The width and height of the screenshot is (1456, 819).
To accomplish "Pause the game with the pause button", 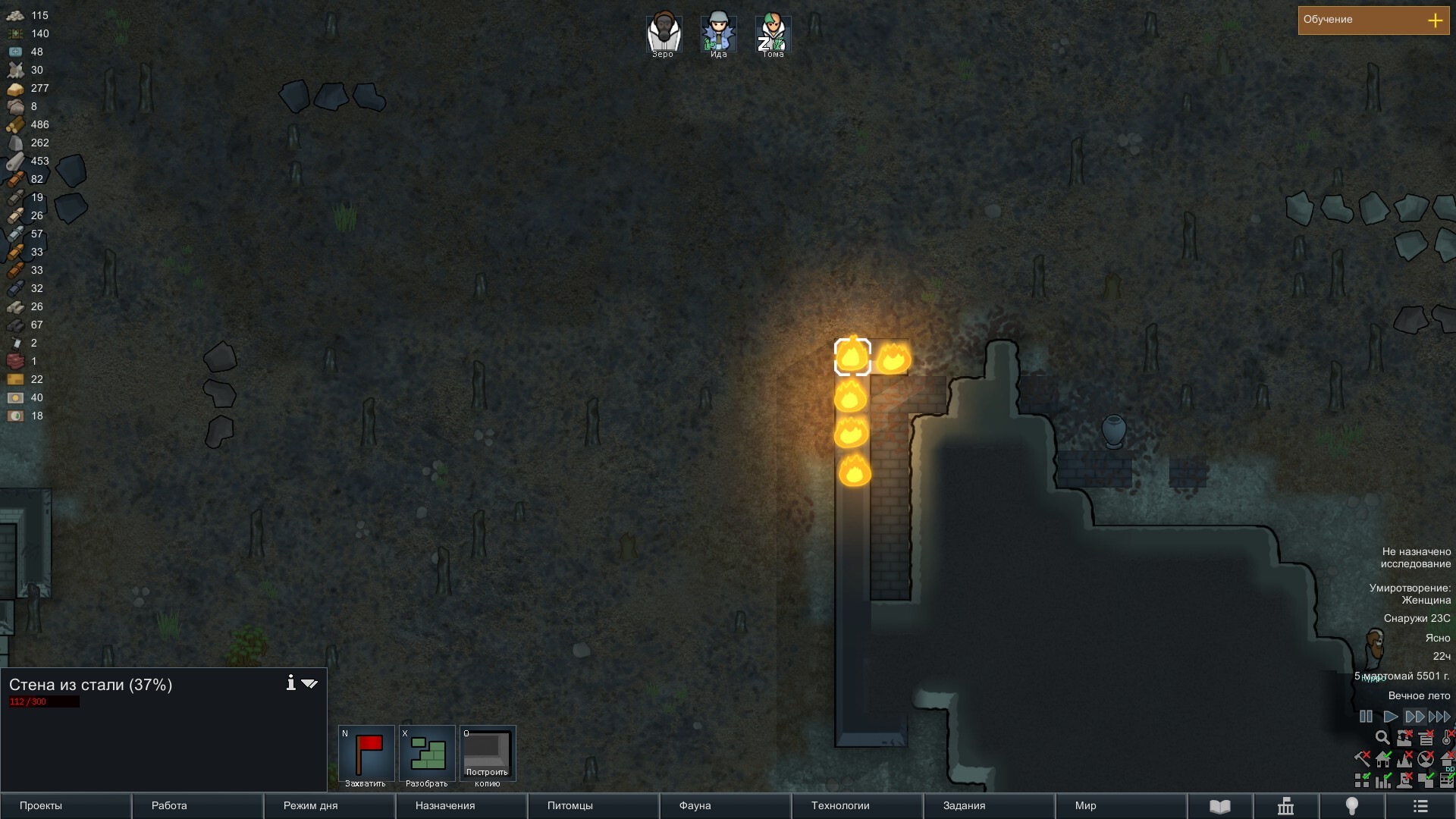I will (1366, 717).
